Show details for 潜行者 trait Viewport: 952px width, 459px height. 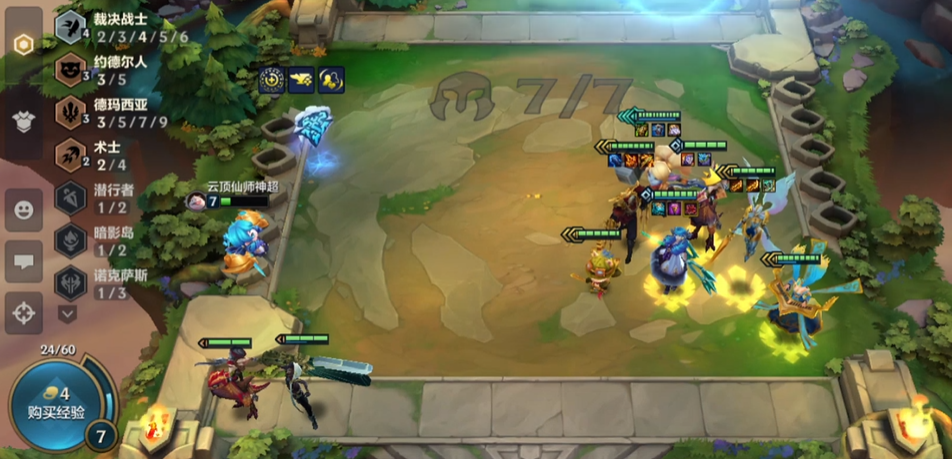[71, 198]
